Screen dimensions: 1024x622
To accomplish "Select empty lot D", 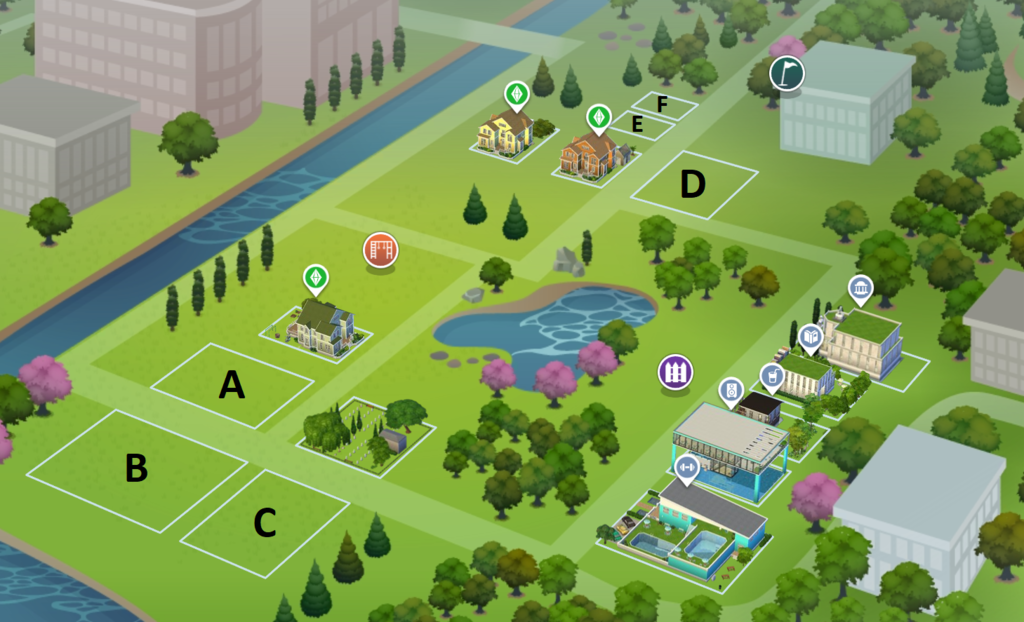I will pos(693,184).
